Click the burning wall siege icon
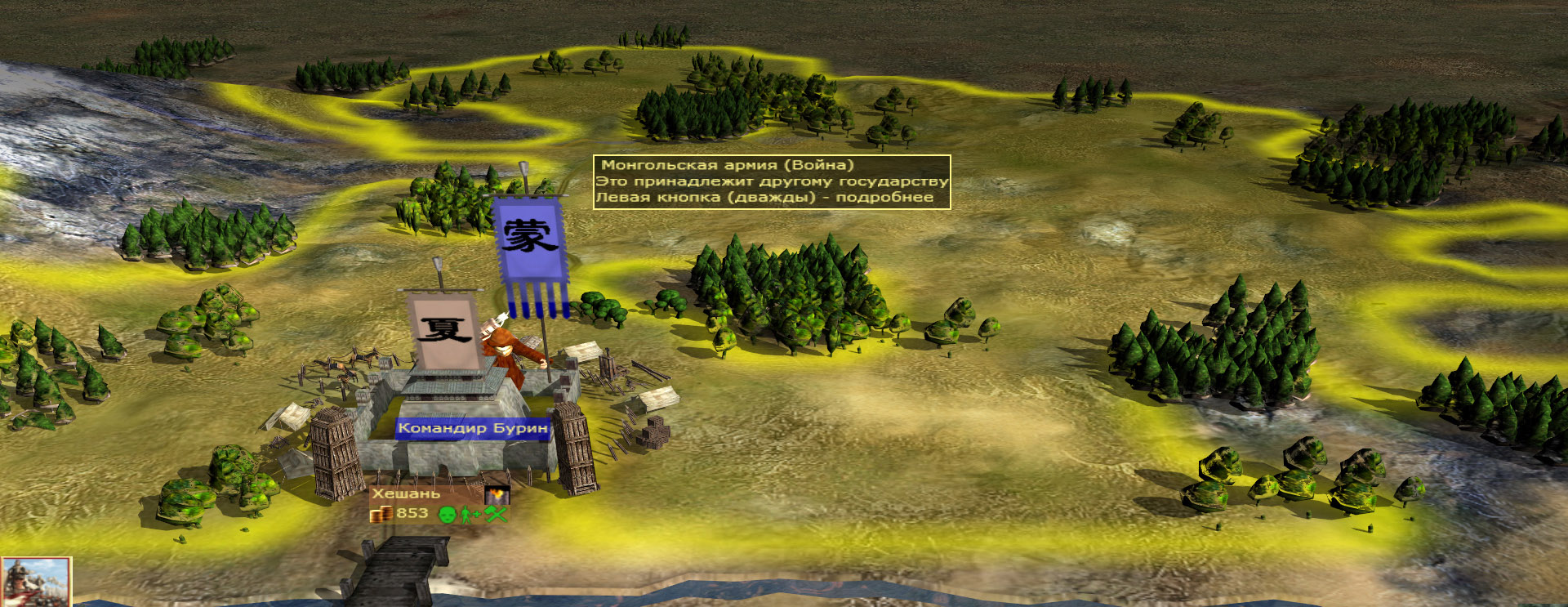Image resolution: width=1568 pixels, height=607 pixels. point(497,494)
